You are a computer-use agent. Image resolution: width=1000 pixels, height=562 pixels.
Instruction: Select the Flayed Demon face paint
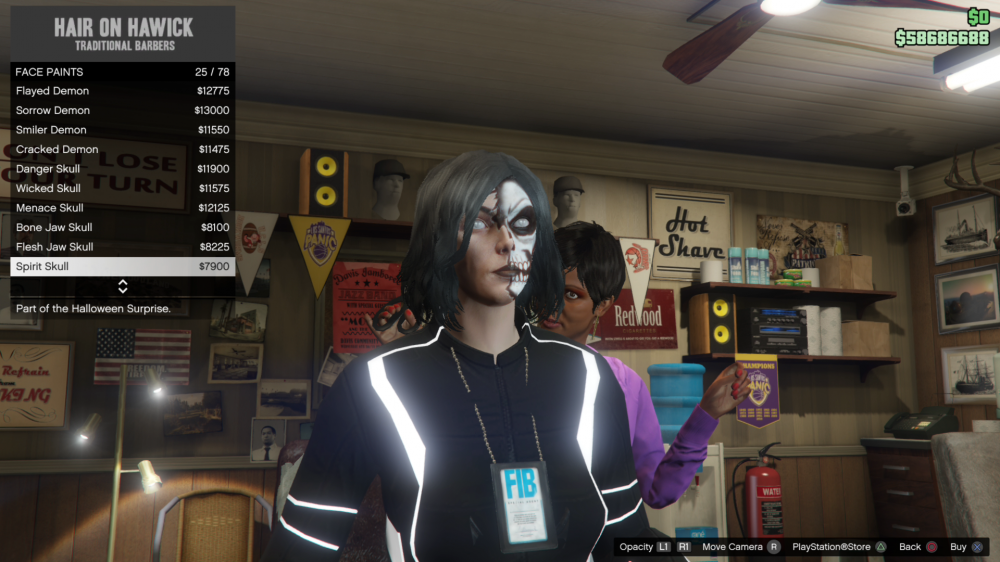click(122, 91)
